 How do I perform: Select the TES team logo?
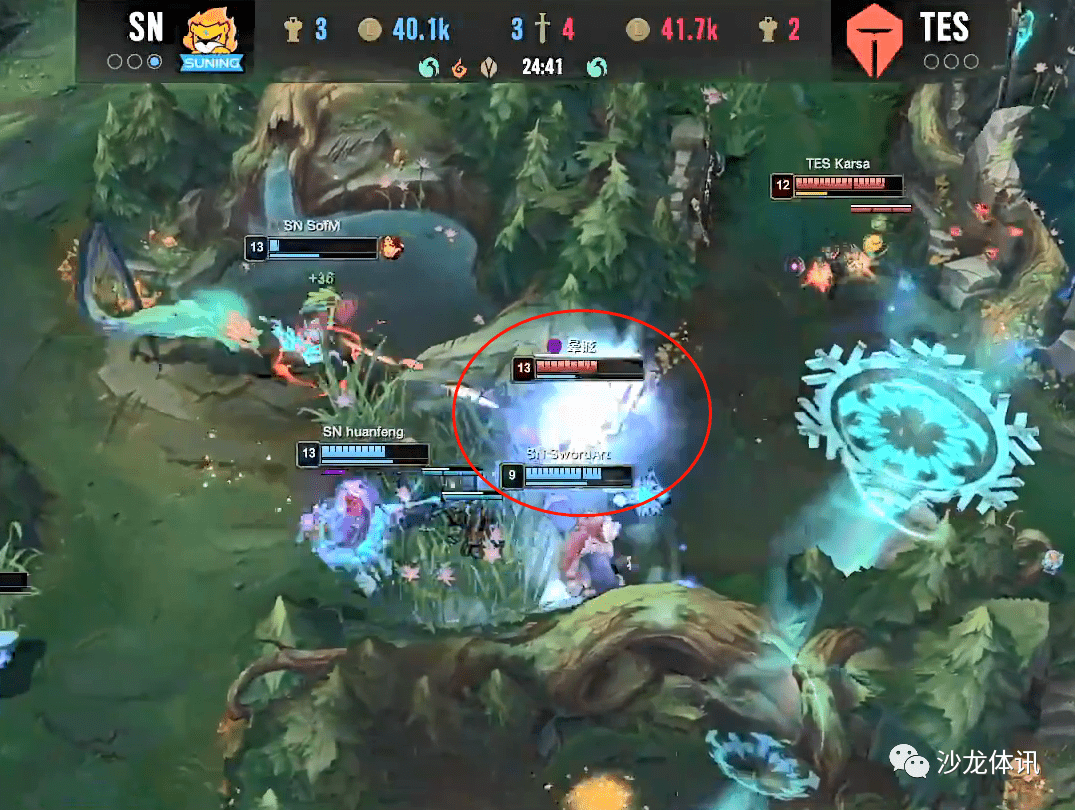click(874, 40)
